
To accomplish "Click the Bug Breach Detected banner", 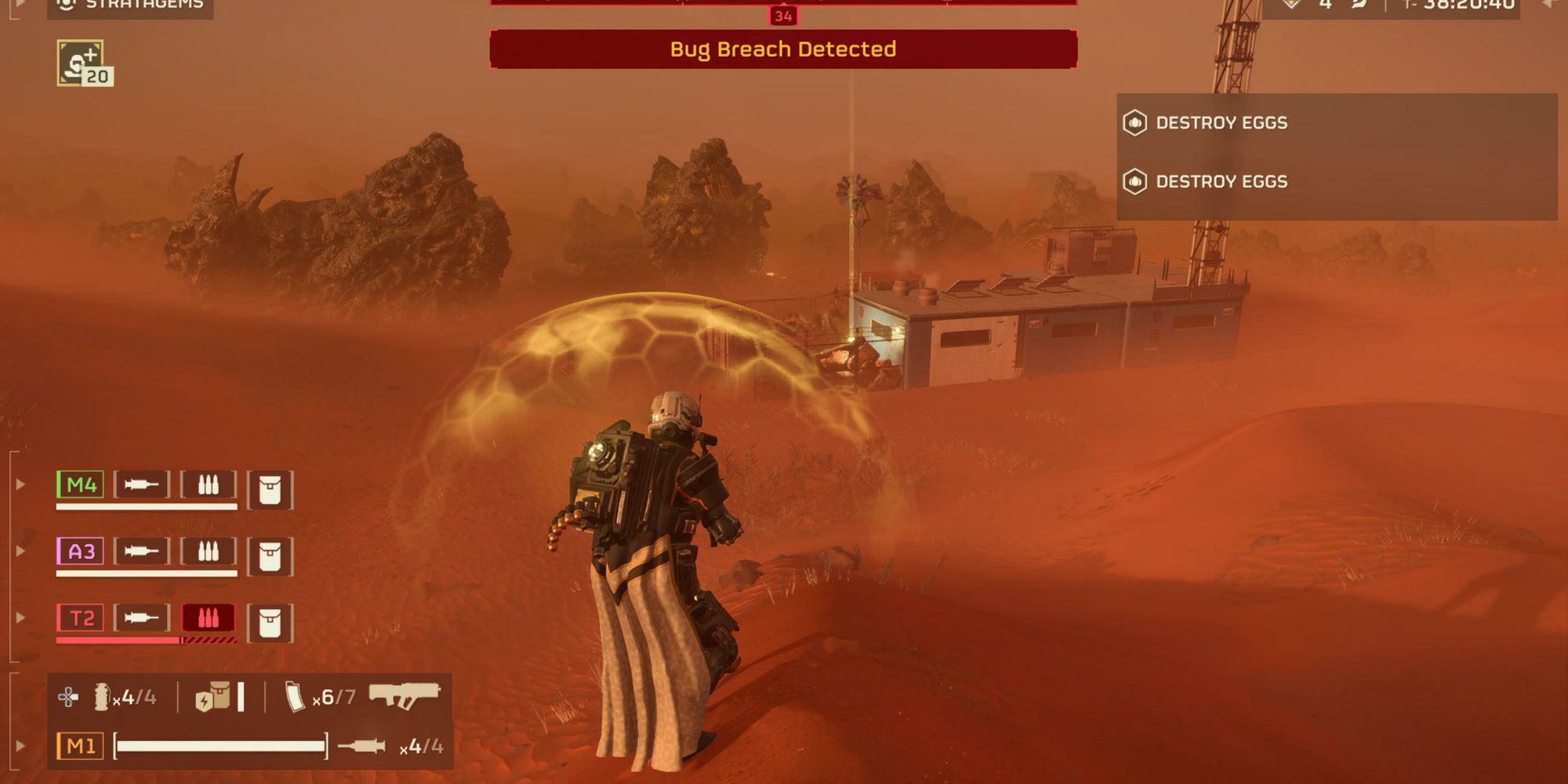I will (782, 48).
